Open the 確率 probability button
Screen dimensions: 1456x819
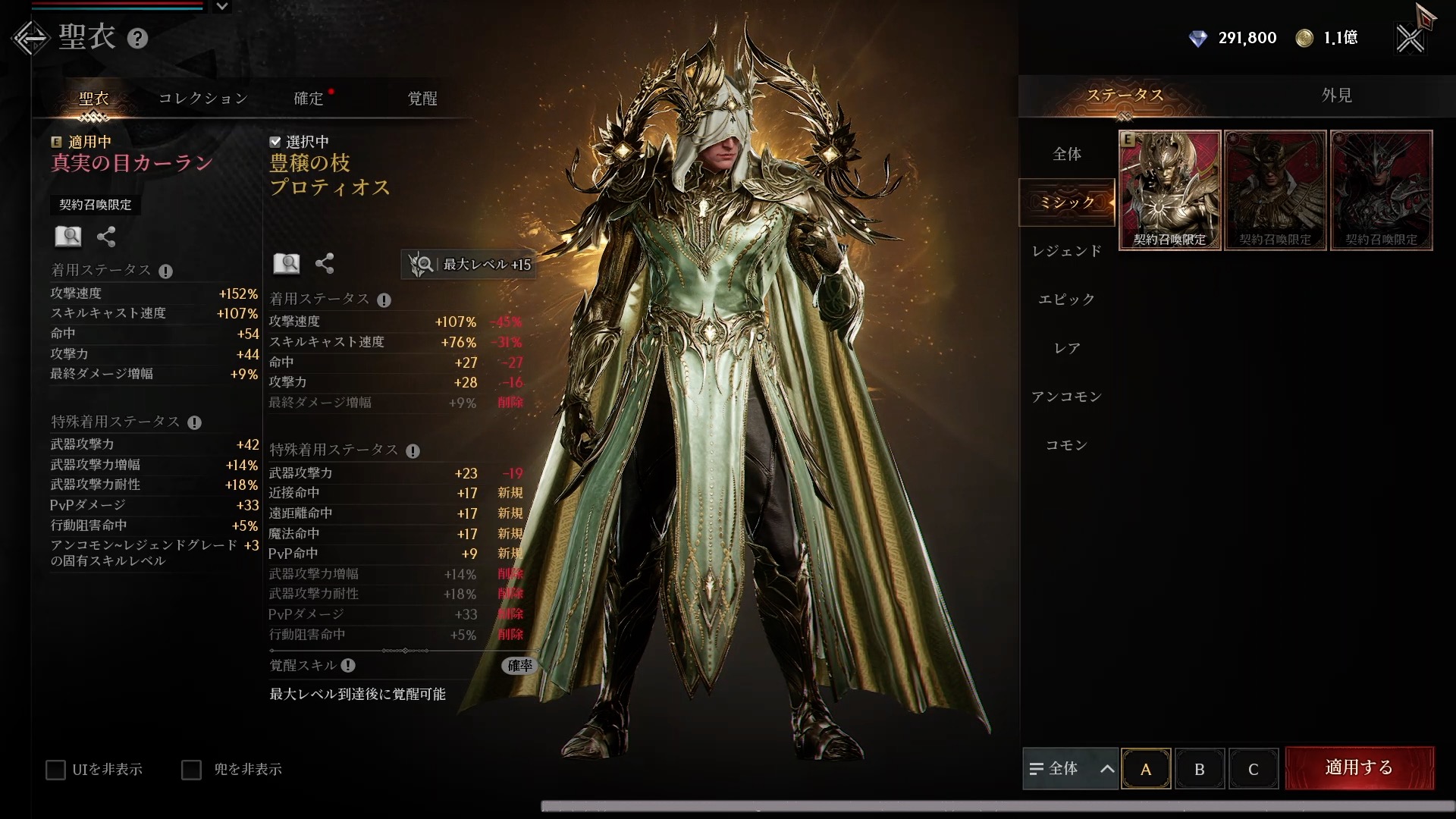[x=519, y=666]
